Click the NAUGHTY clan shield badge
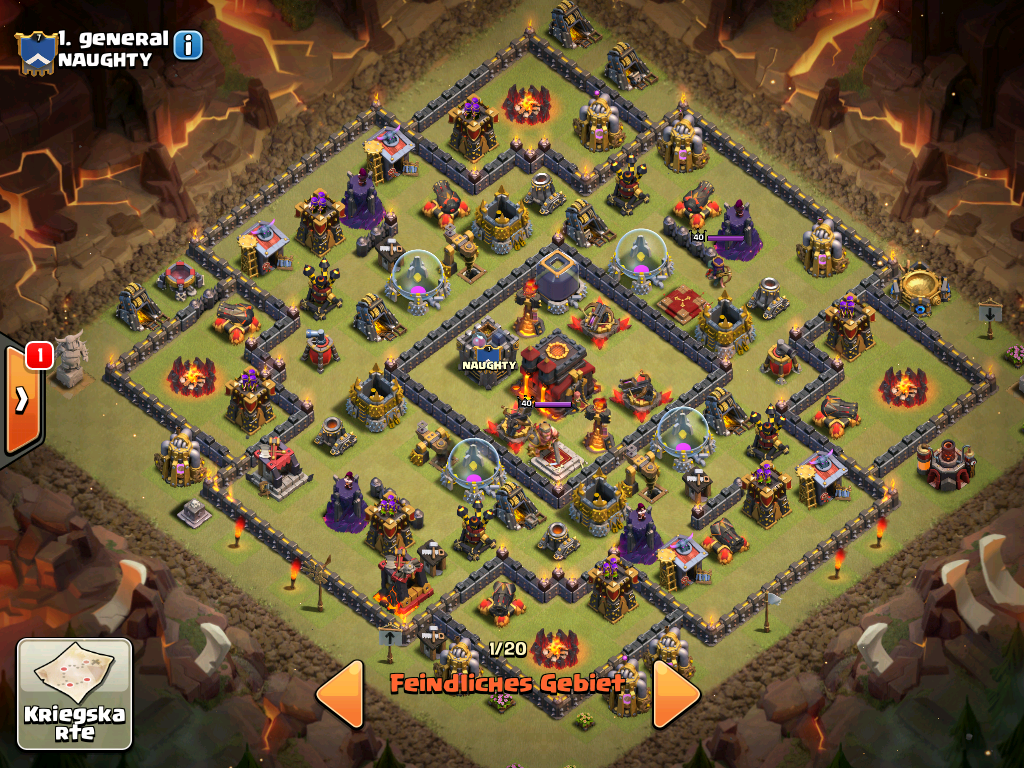1024x768 pixels. tap(34, 52)
